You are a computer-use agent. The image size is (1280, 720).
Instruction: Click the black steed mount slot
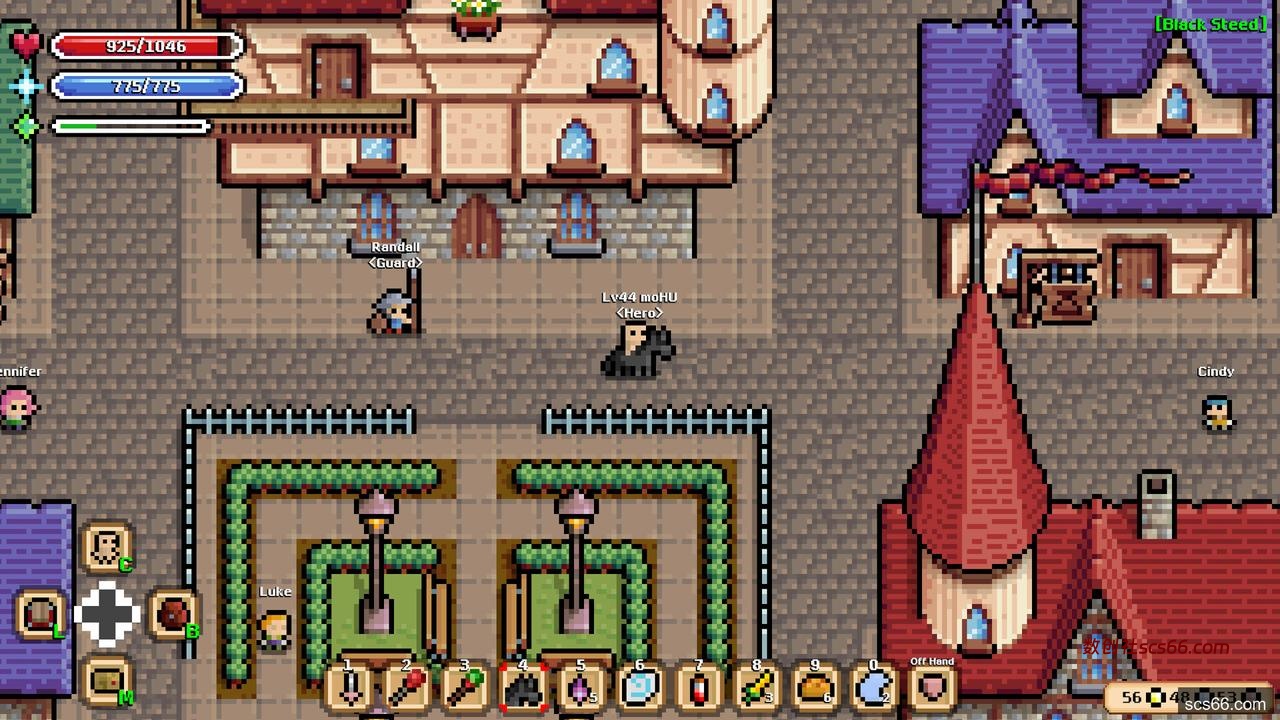click(x=523, y=689)
